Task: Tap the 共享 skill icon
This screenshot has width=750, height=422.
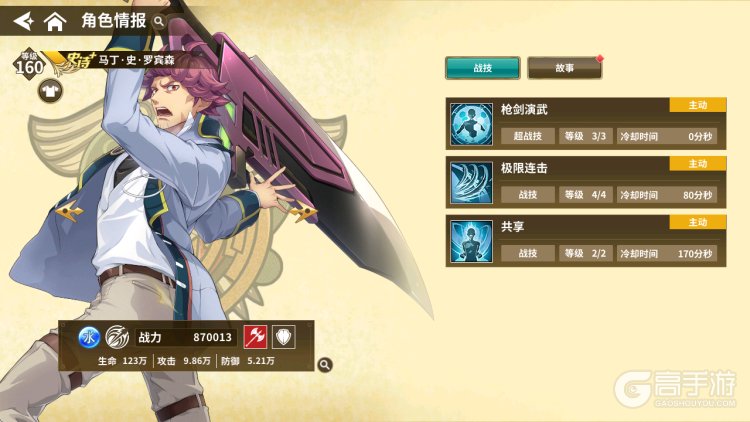Action: (x=468, y=242)
